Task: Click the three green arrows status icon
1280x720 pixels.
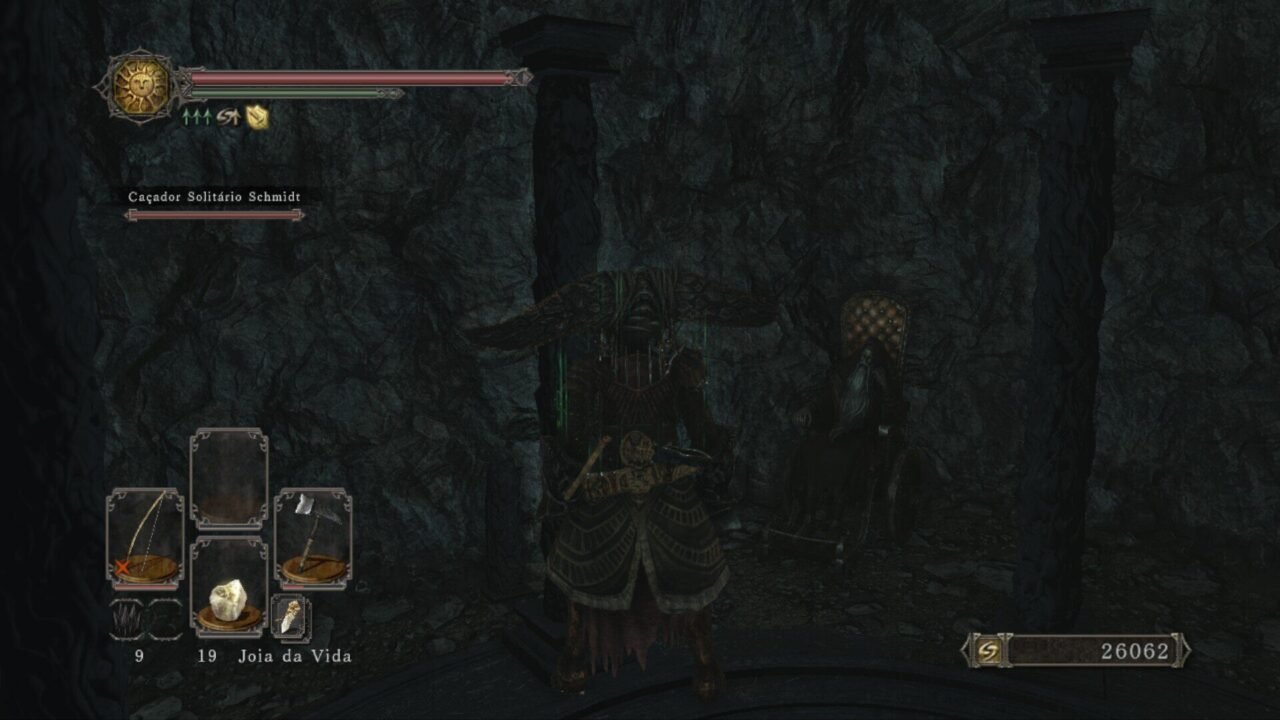Action: tap(195, 117)
